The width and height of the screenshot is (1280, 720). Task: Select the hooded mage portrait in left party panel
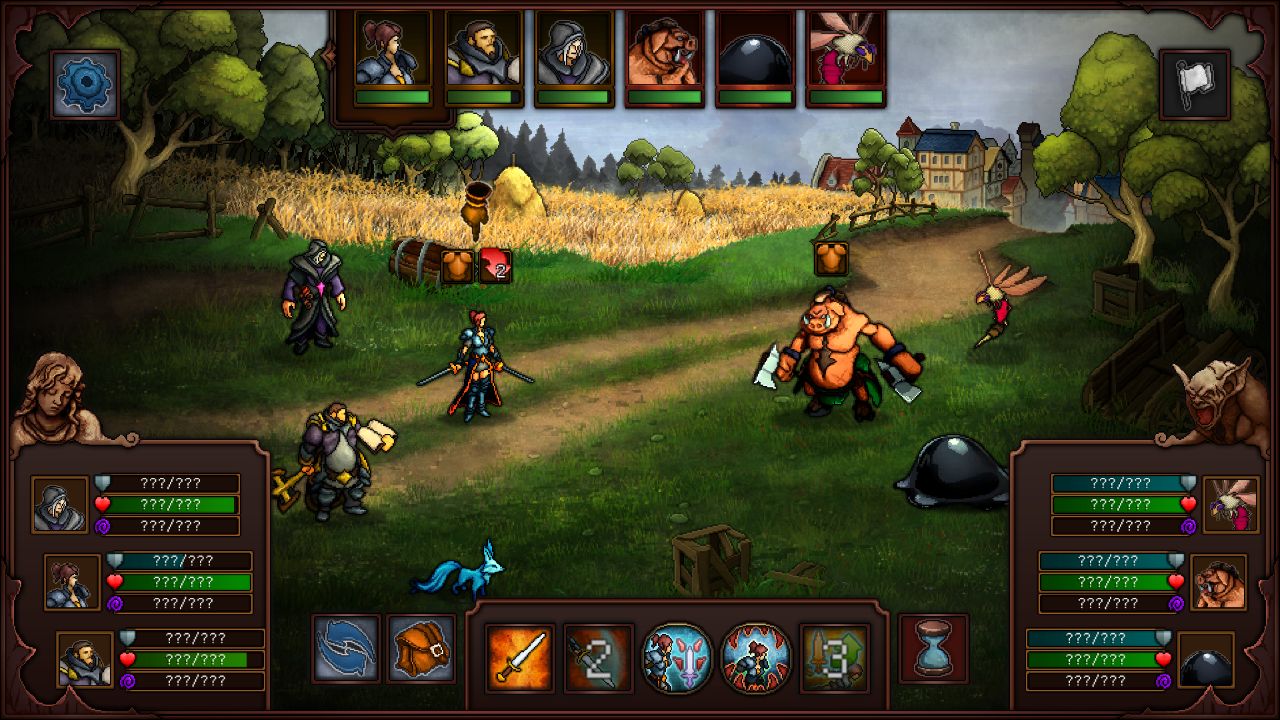pos(62,505)
